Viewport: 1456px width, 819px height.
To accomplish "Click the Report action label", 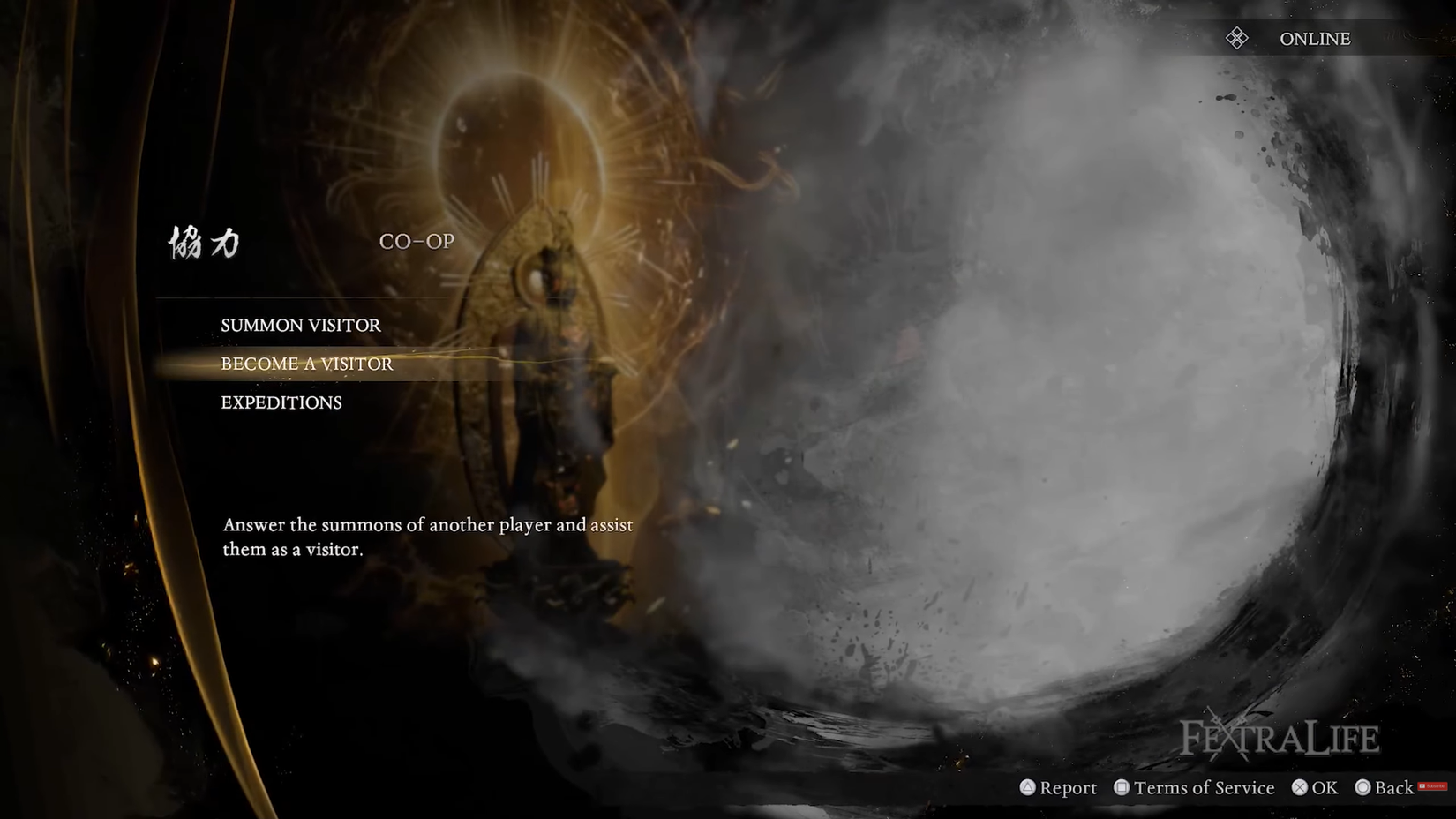I will [x=1068, y=787].
